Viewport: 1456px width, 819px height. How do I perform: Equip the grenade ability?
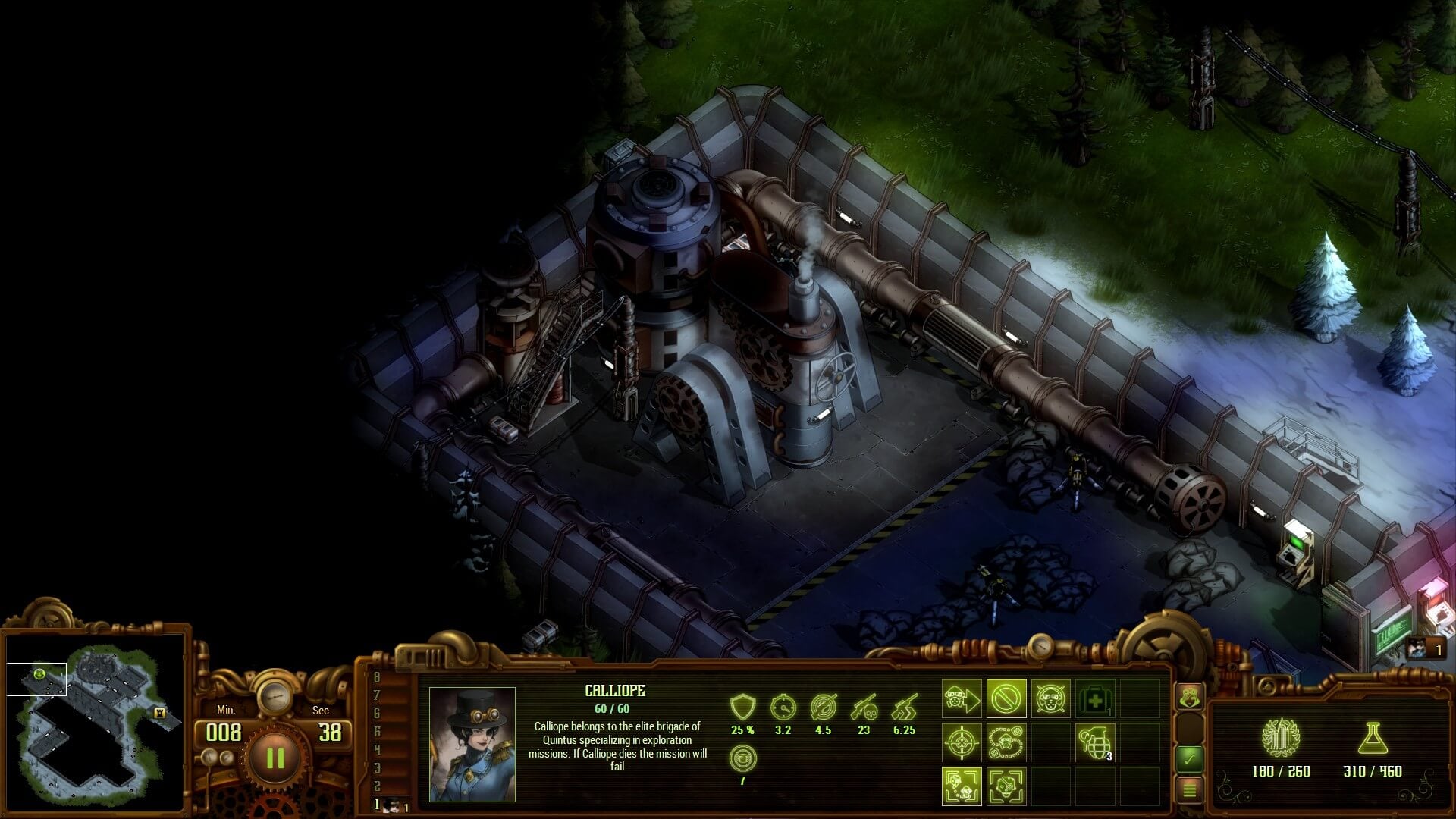[x=1095, y=742]
